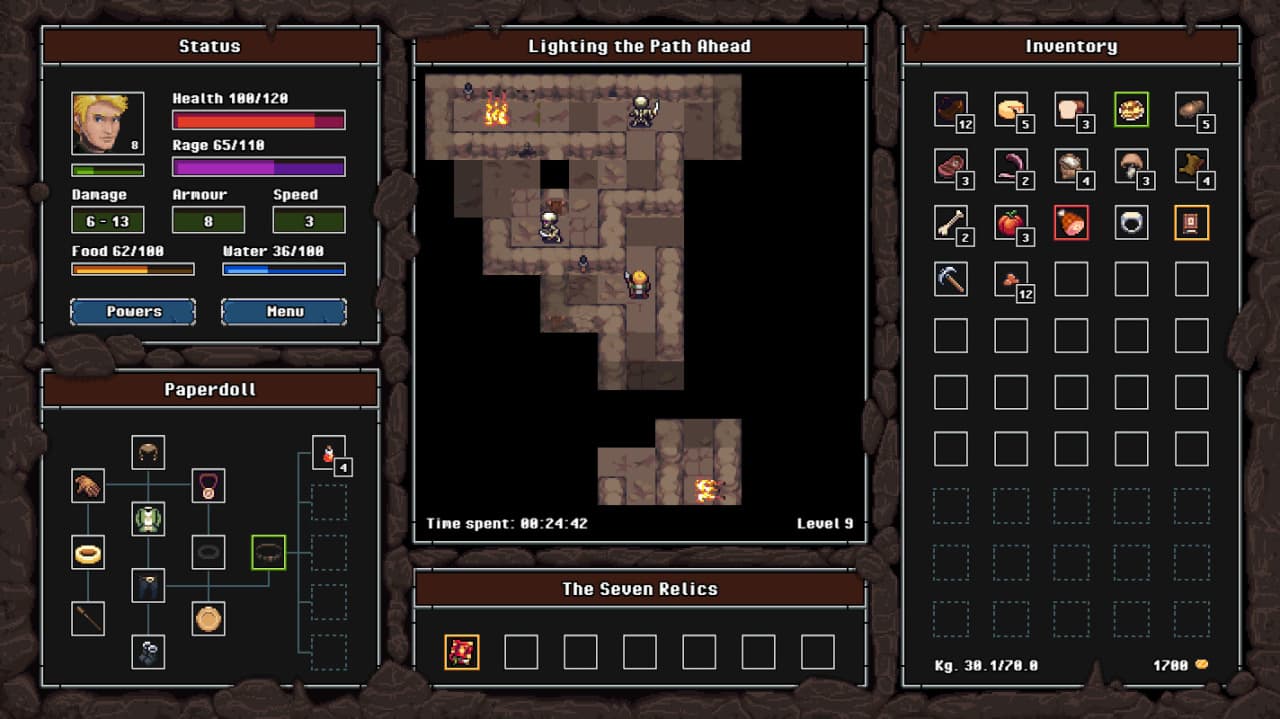The height and width of the screenshot is (719, 1280).
Task: Select the first collected relic
Action: 461,652
